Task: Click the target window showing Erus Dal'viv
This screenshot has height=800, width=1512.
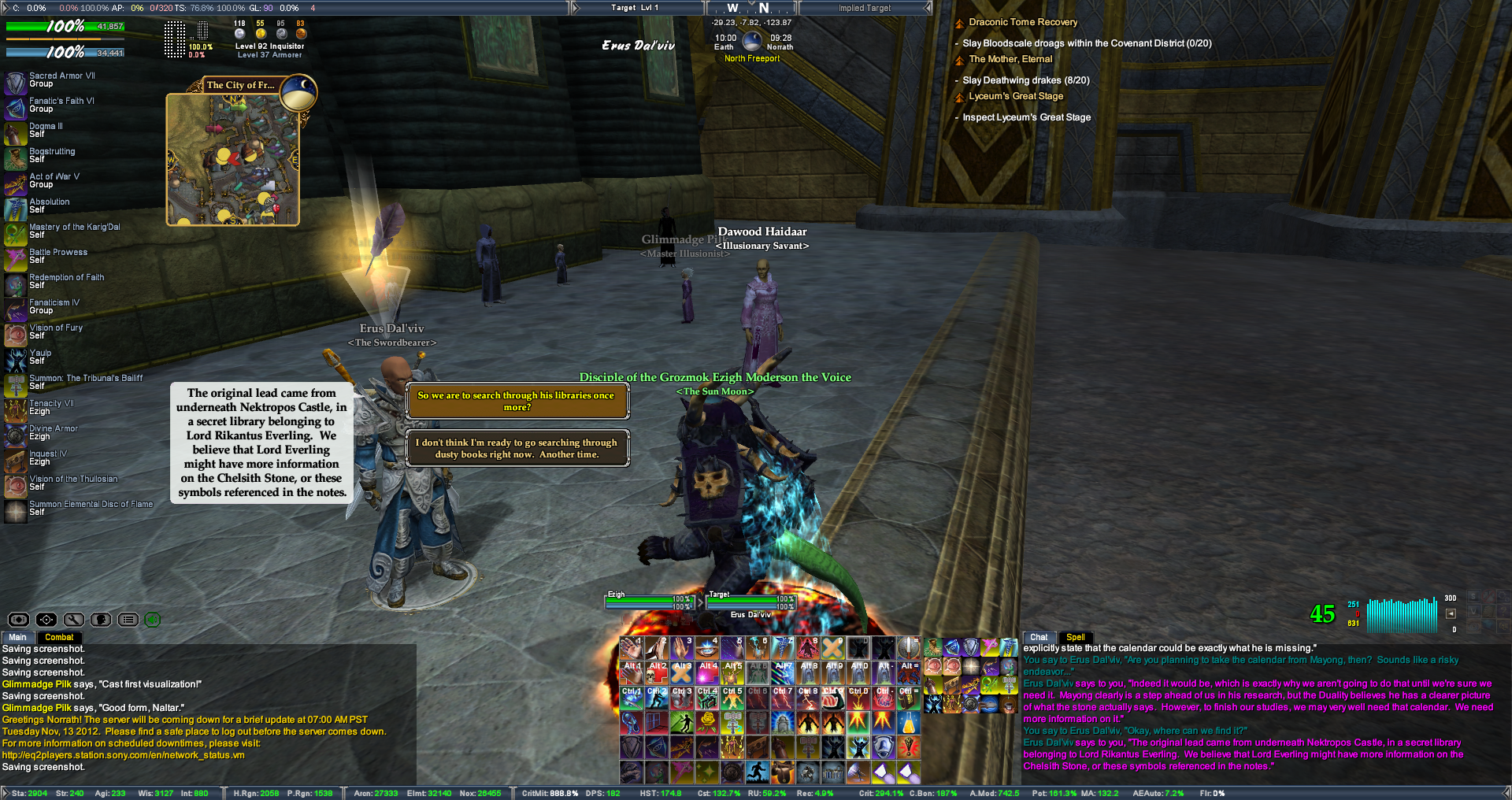Action: click(750, 604)
